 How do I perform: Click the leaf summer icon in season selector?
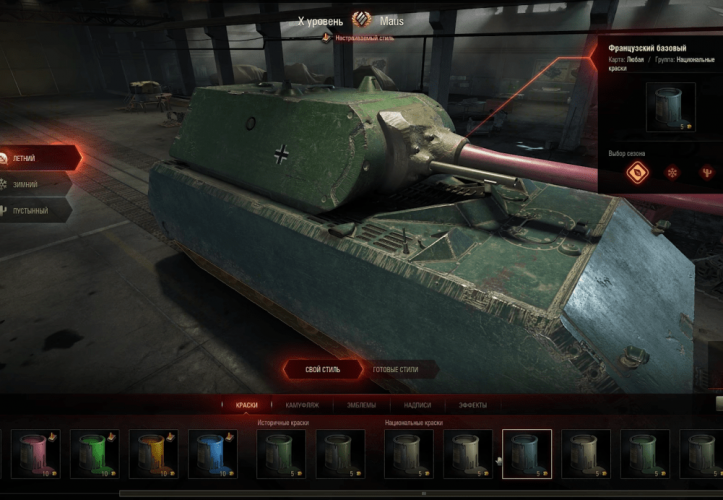point(637,172)
